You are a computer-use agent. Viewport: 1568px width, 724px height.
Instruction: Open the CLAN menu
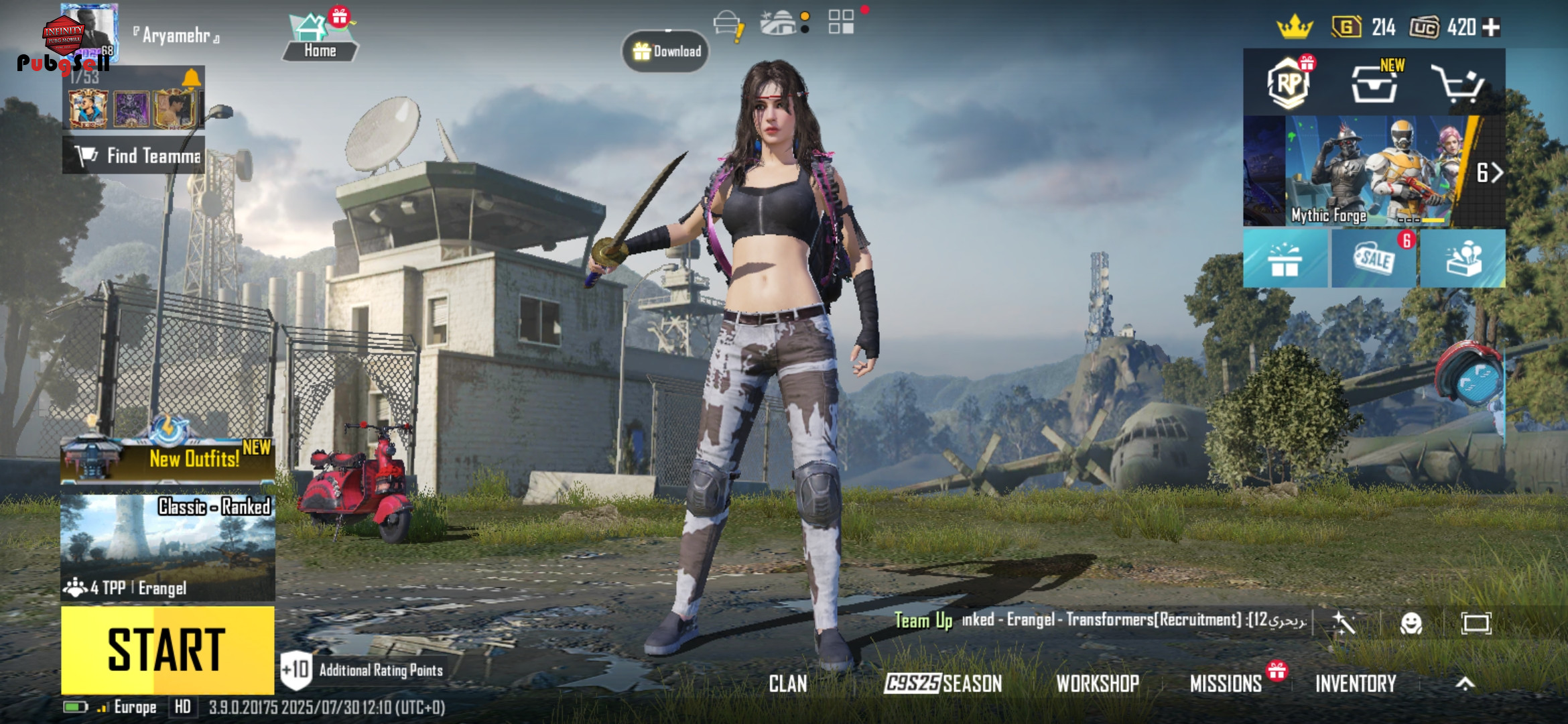[788, 684]
